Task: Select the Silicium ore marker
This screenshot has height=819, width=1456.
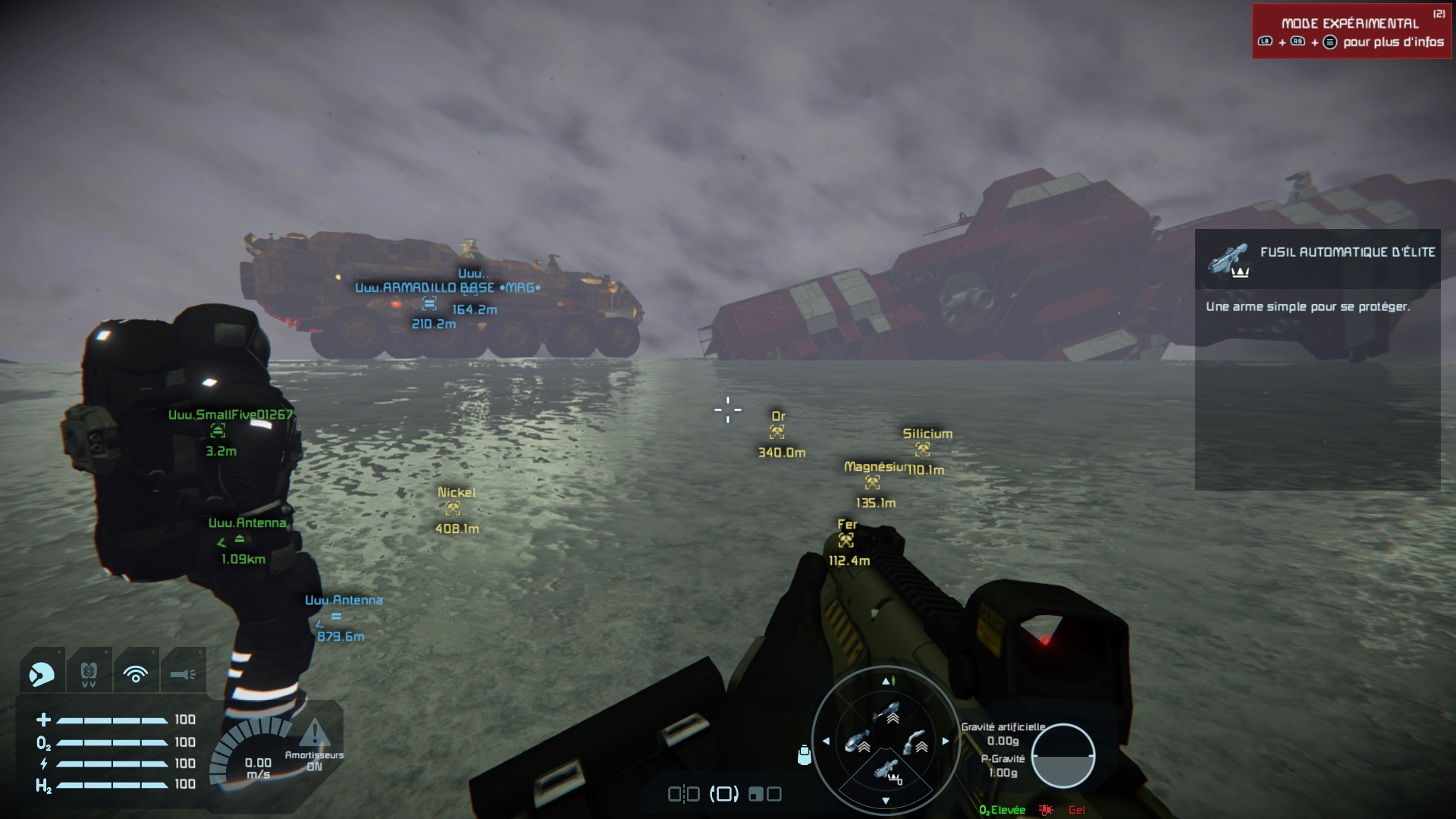Action: [x=923, y=449]
